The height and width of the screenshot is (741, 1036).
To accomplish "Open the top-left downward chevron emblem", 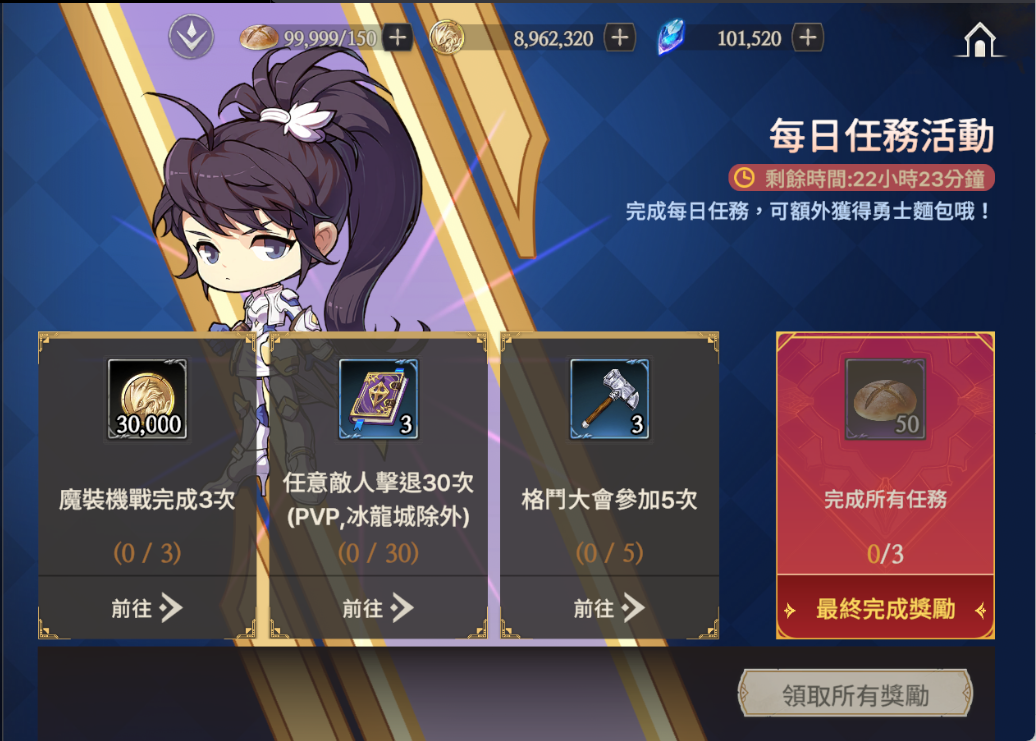I will tap(187, 37).
